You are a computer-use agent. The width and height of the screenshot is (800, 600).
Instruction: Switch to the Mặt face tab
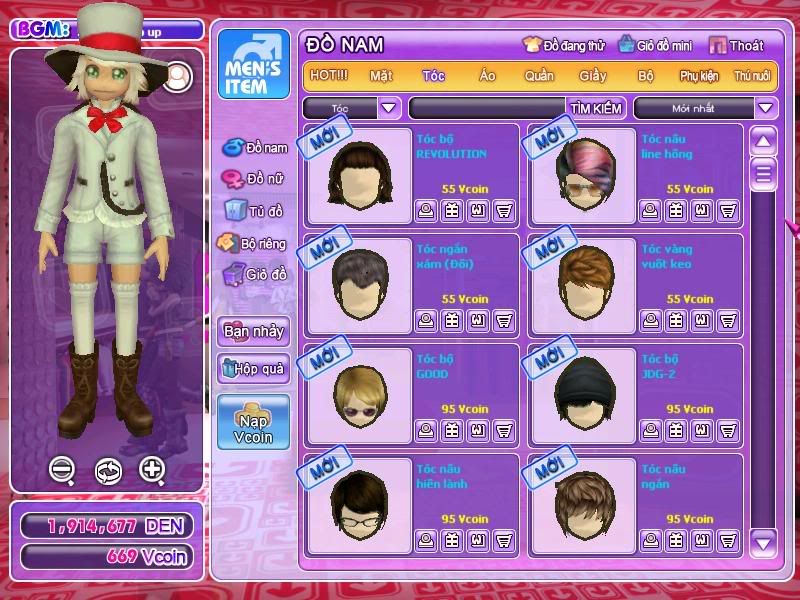[381, 76]
